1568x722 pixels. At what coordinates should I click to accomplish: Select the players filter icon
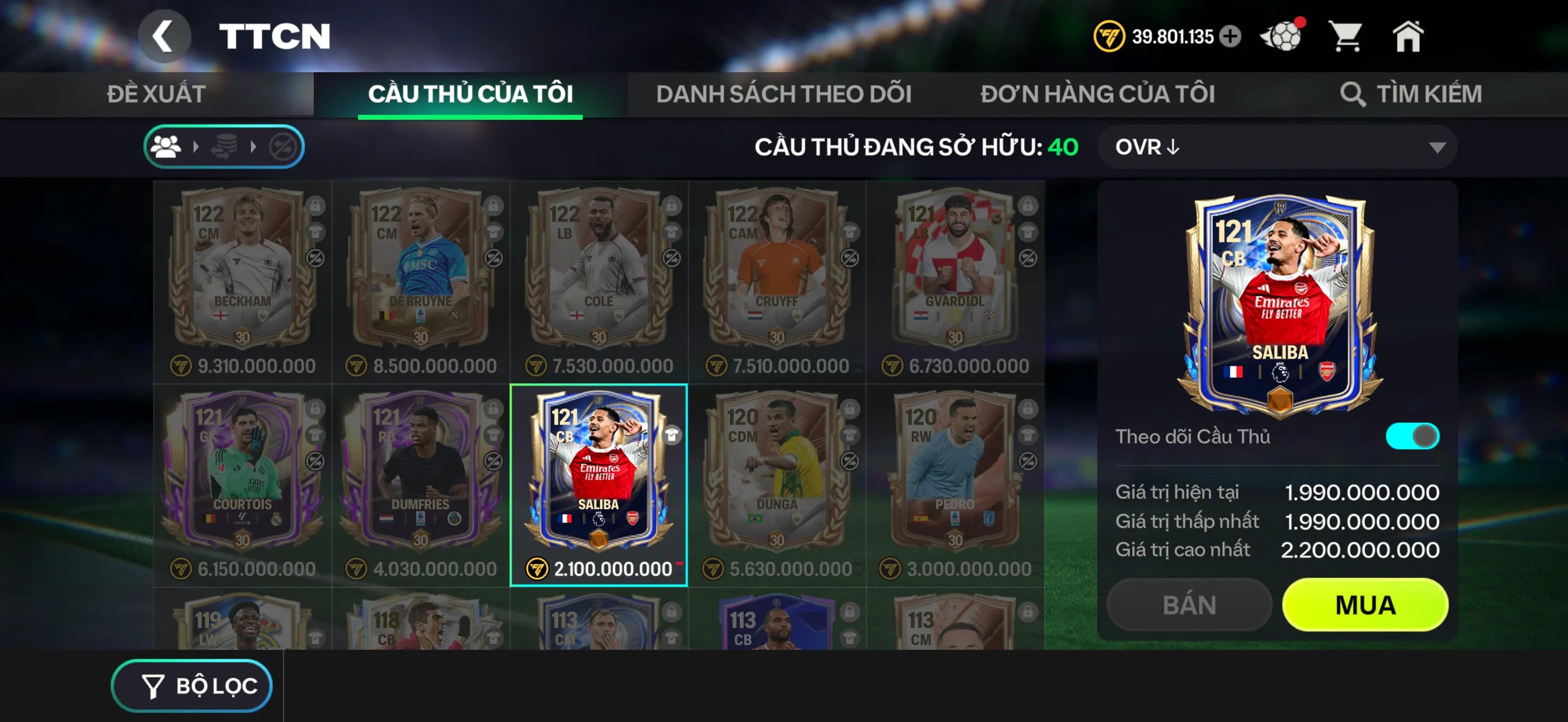(x=166, y=146)
